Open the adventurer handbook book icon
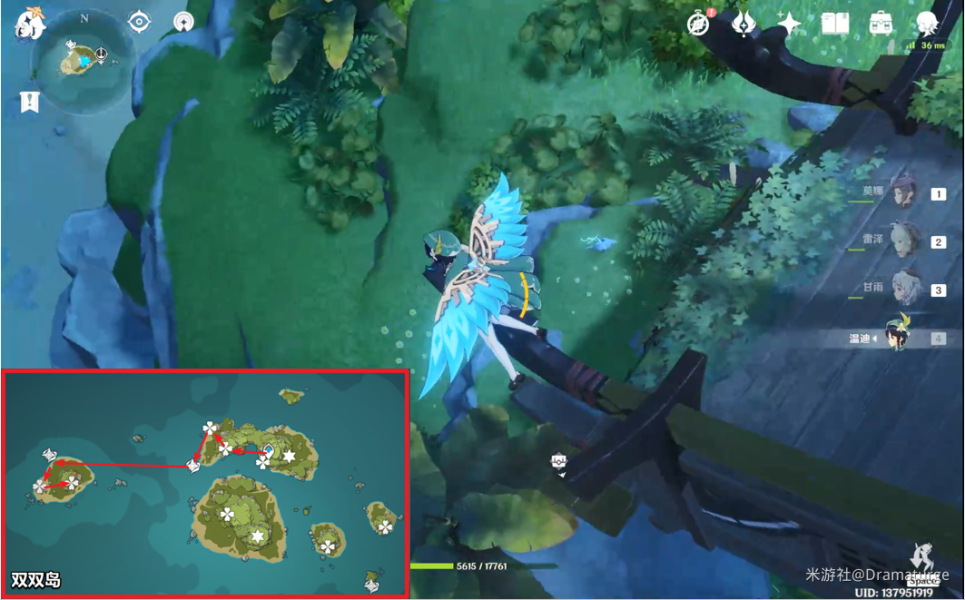Viewport: 965px width, 600px height. [834, 24]
